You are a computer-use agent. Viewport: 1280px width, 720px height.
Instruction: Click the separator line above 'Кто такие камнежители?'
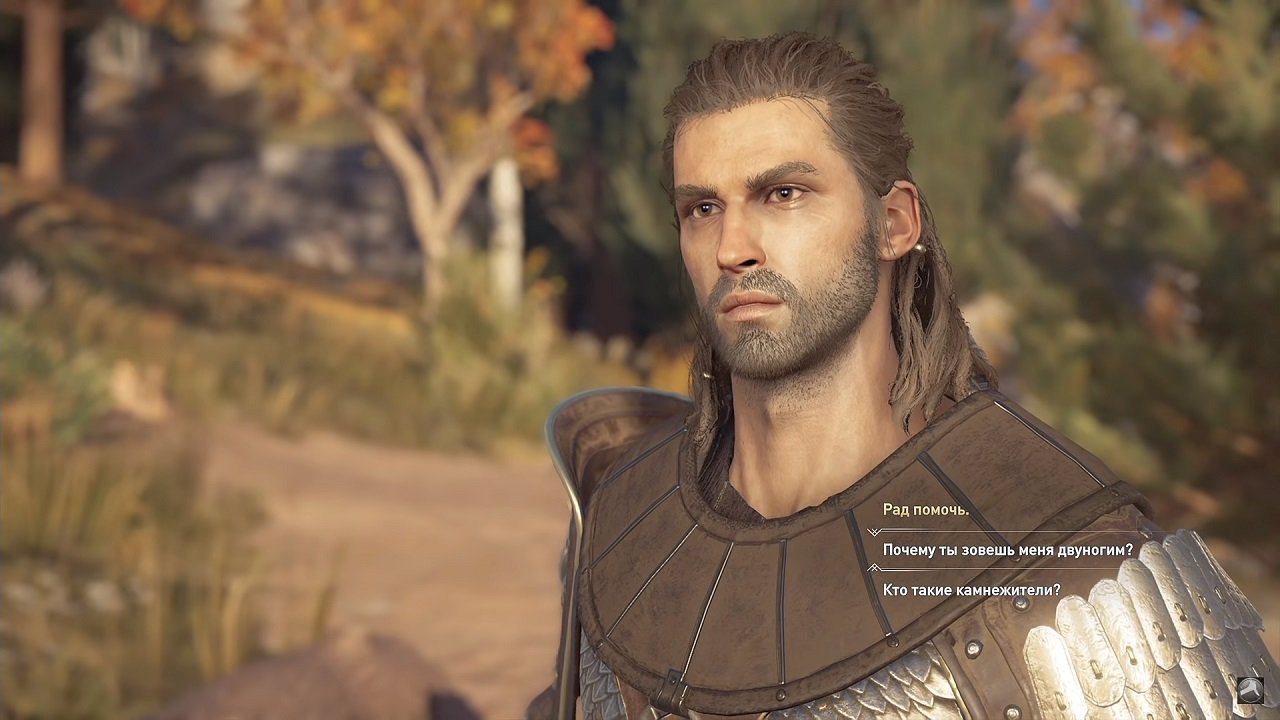coord(1000,567)
